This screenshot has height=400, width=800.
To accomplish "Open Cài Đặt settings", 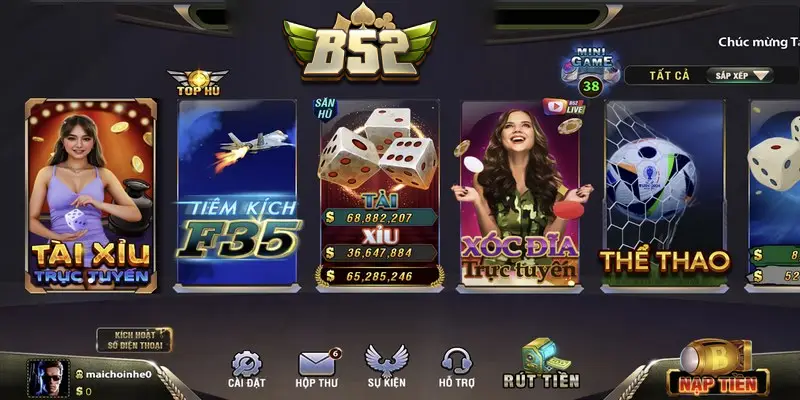I will click(x=245, y=369).
